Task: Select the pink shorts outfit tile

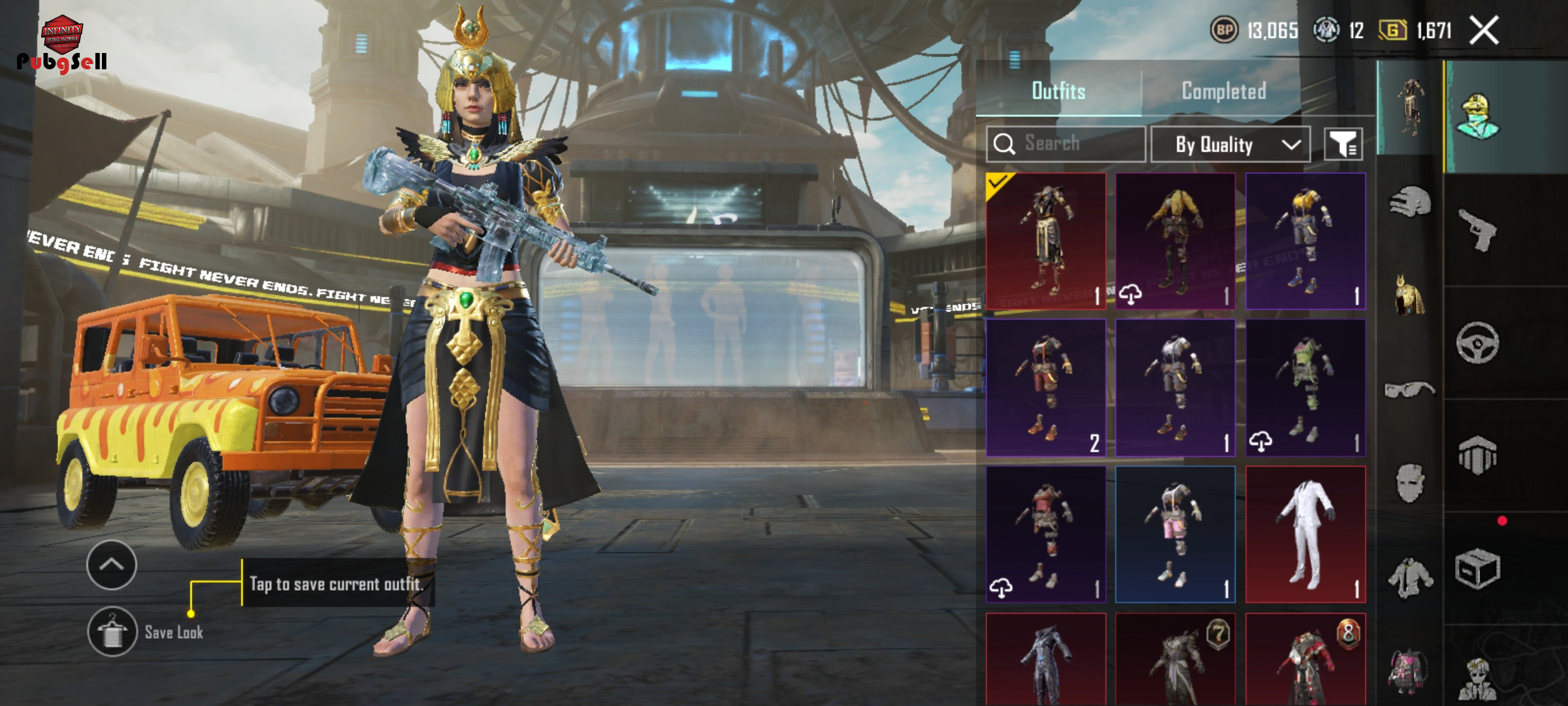Action: click(x=1175, y=534)
